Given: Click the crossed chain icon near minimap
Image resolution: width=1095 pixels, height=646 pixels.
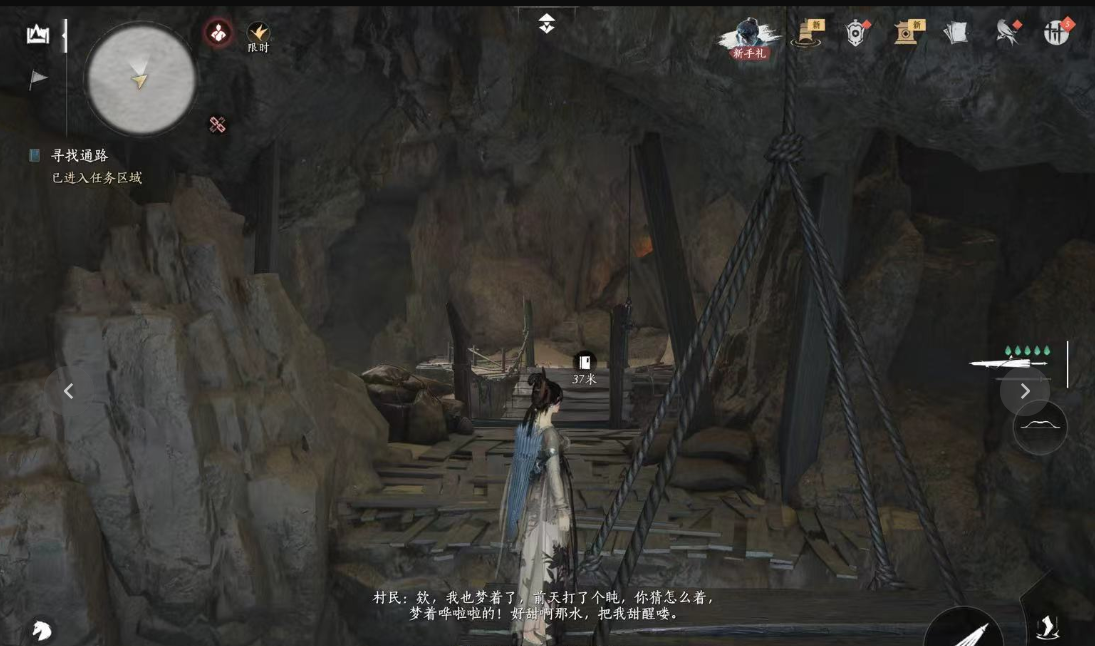Looking at the screenshot, I should [x=217, y=124].
